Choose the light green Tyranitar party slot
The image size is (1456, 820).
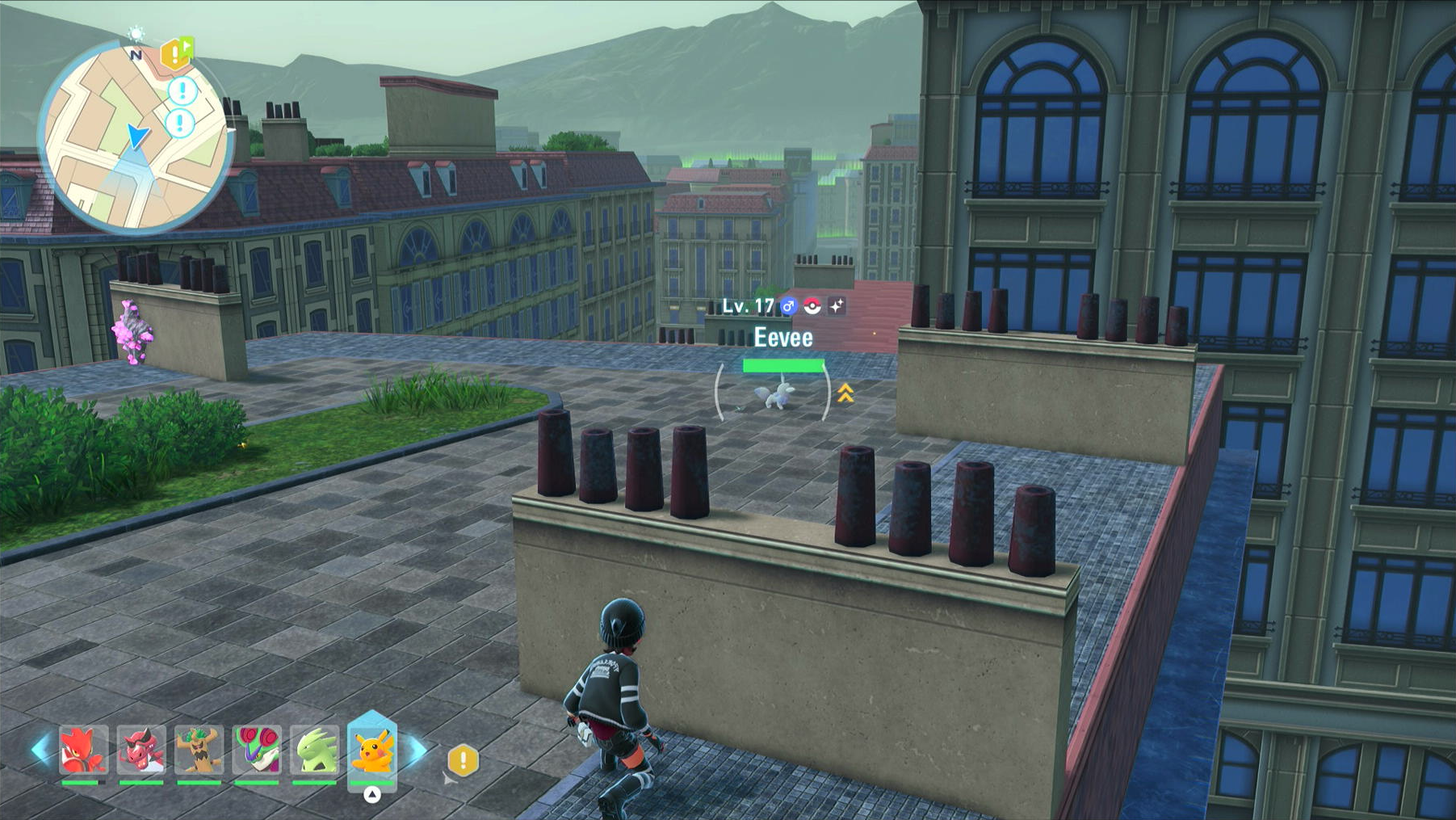[315, 750]
